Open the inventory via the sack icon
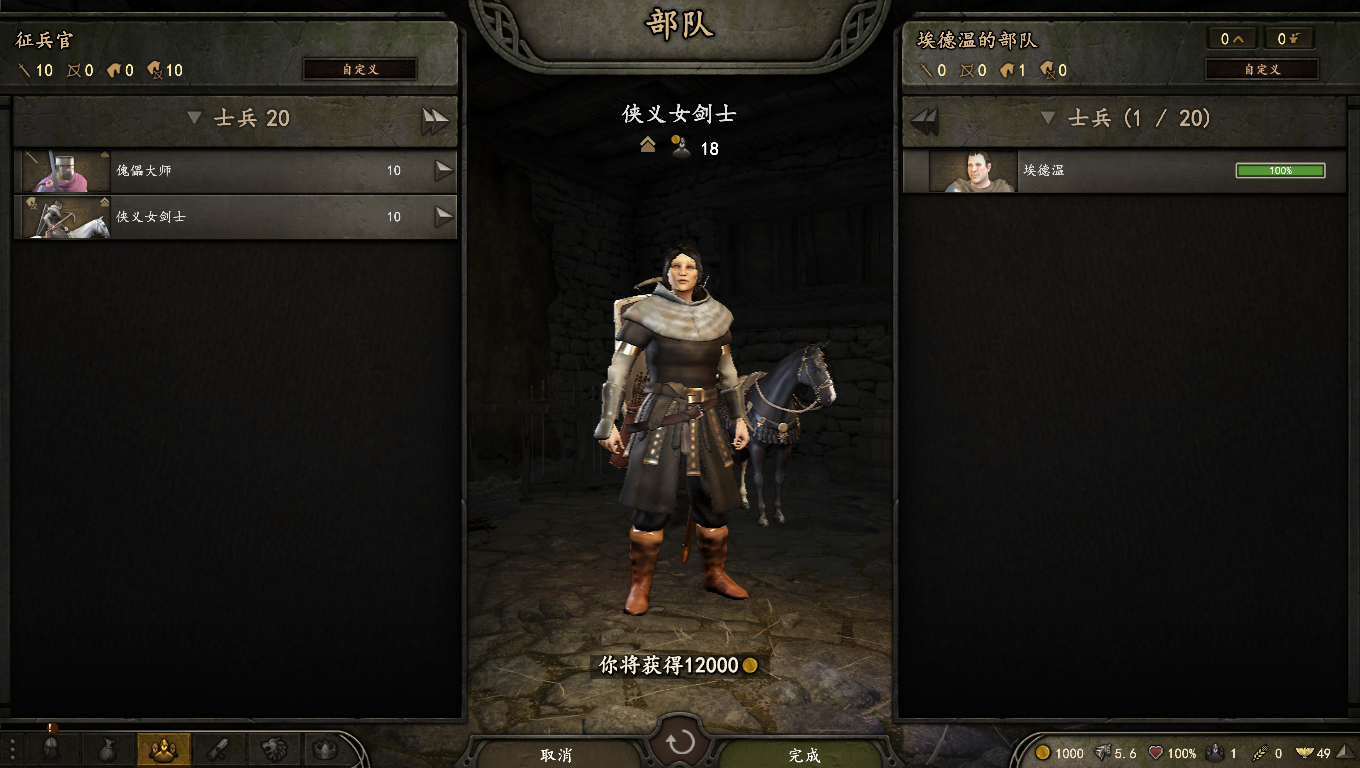1360x768 pixels. pos(107,748)
